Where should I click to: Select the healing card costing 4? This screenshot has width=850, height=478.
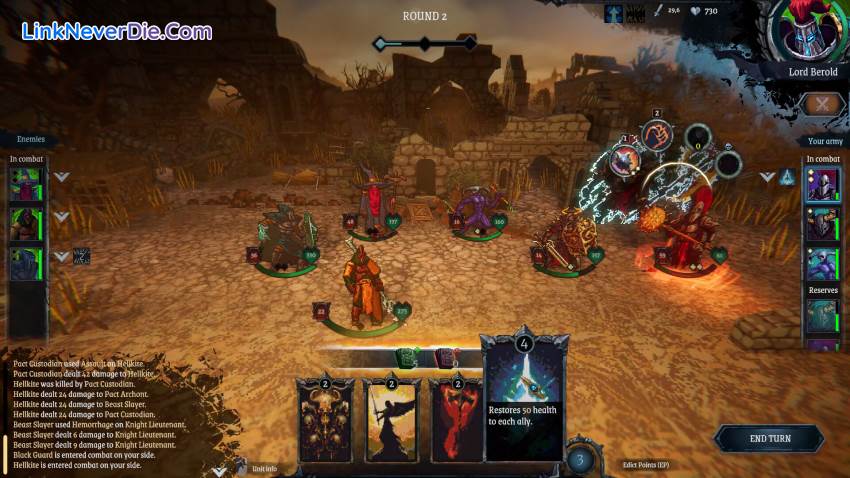[524, 398]
